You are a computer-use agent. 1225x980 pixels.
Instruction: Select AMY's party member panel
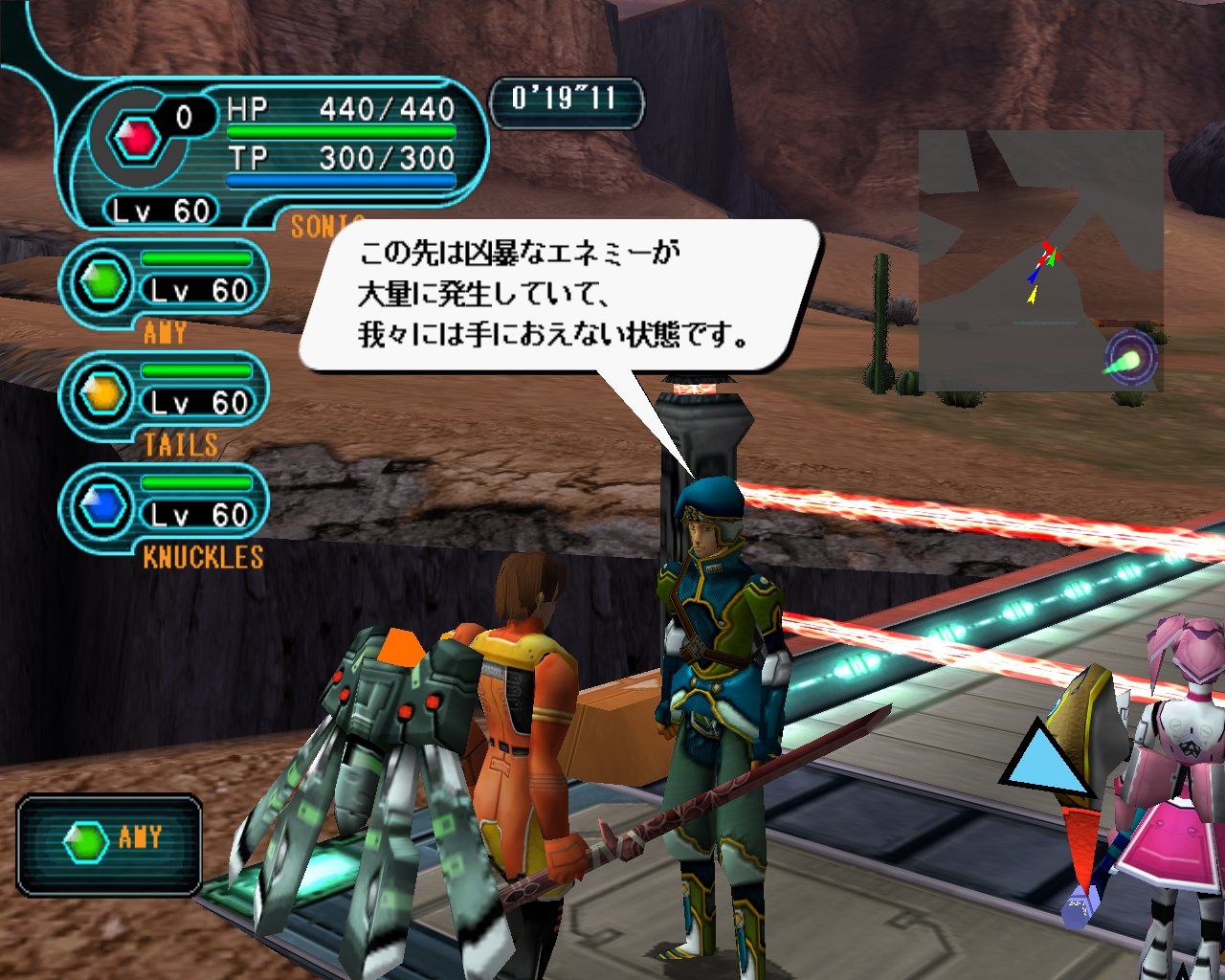click(165, 283)
